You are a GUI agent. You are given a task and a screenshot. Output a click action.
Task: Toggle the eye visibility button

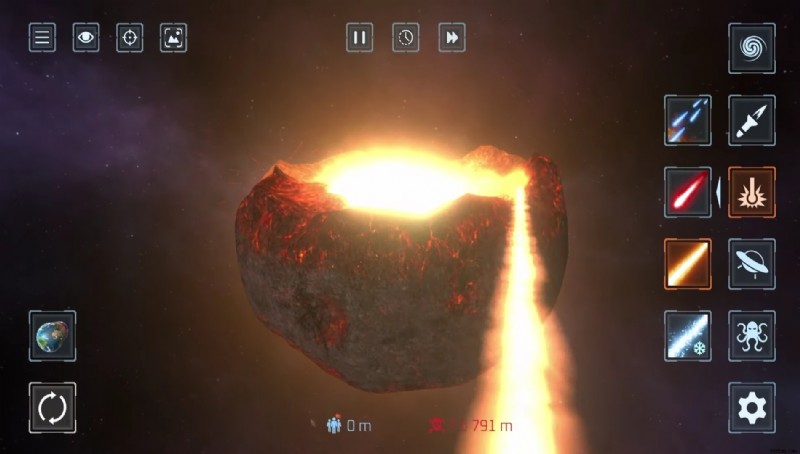click(x=86, y=38)
